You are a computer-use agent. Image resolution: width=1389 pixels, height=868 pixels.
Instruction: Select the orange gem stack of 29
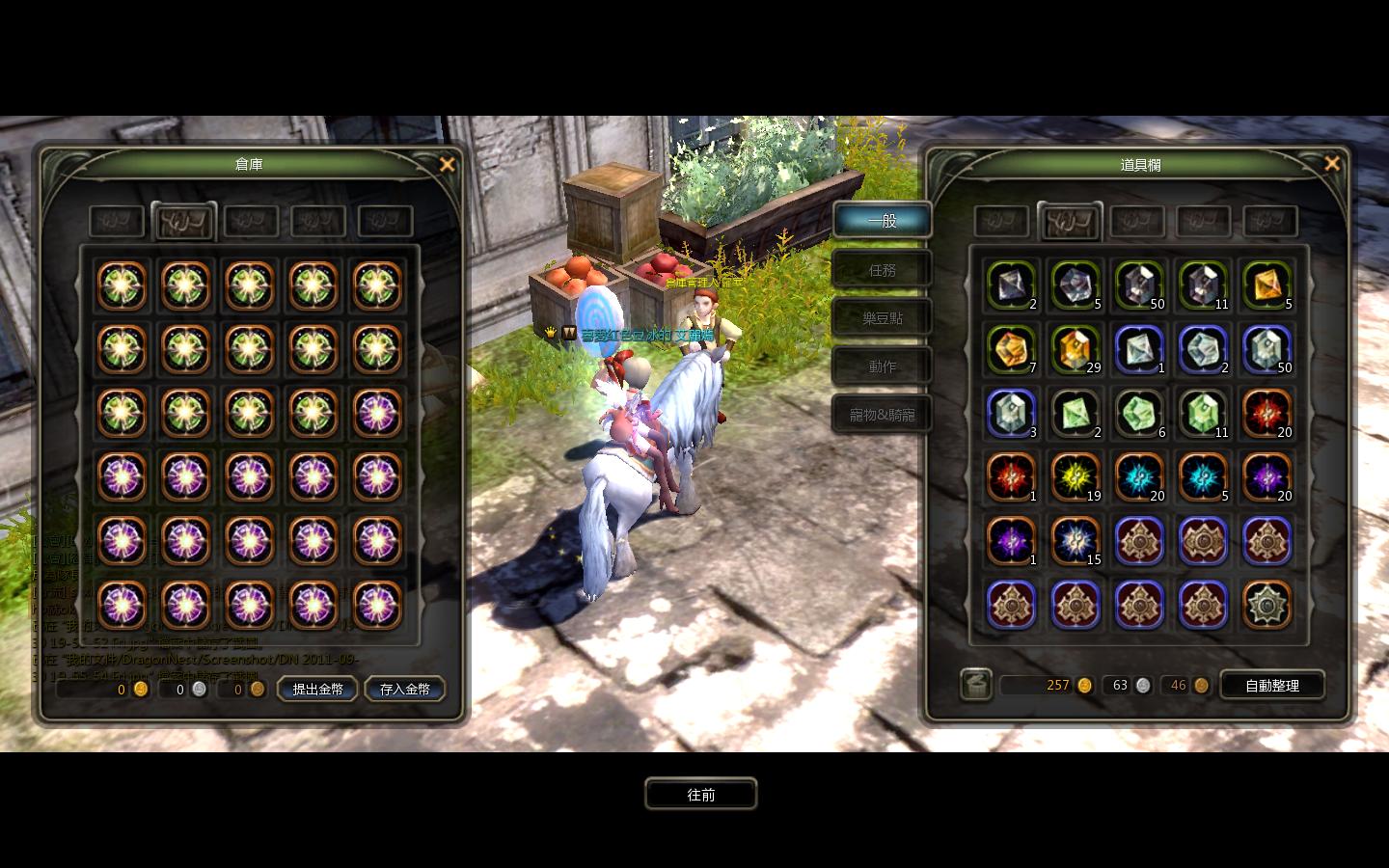[x=1075, y=349]
